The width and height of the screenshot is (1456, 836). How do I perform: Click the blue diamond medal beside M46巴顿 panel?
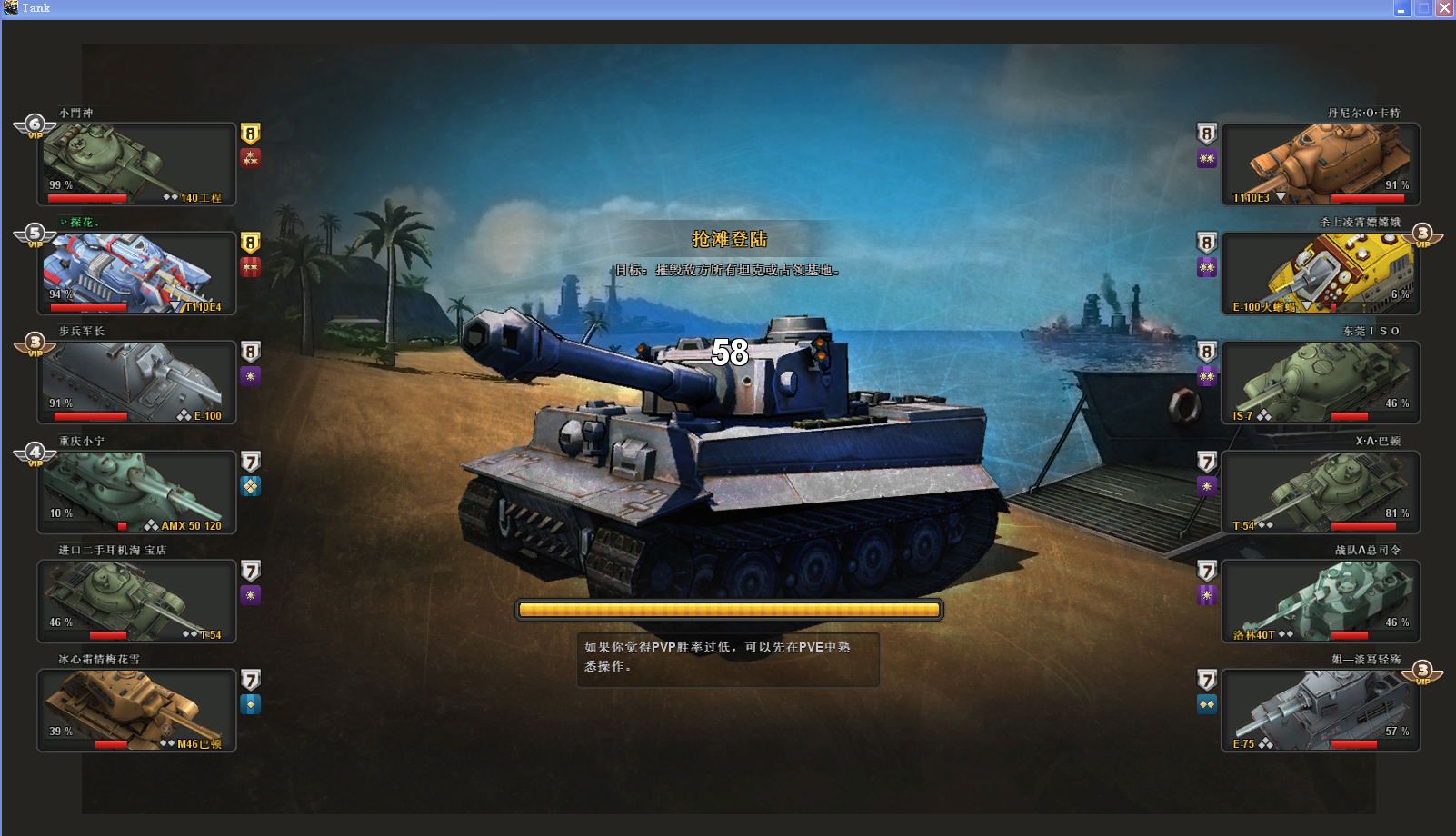tap(251, 703)
